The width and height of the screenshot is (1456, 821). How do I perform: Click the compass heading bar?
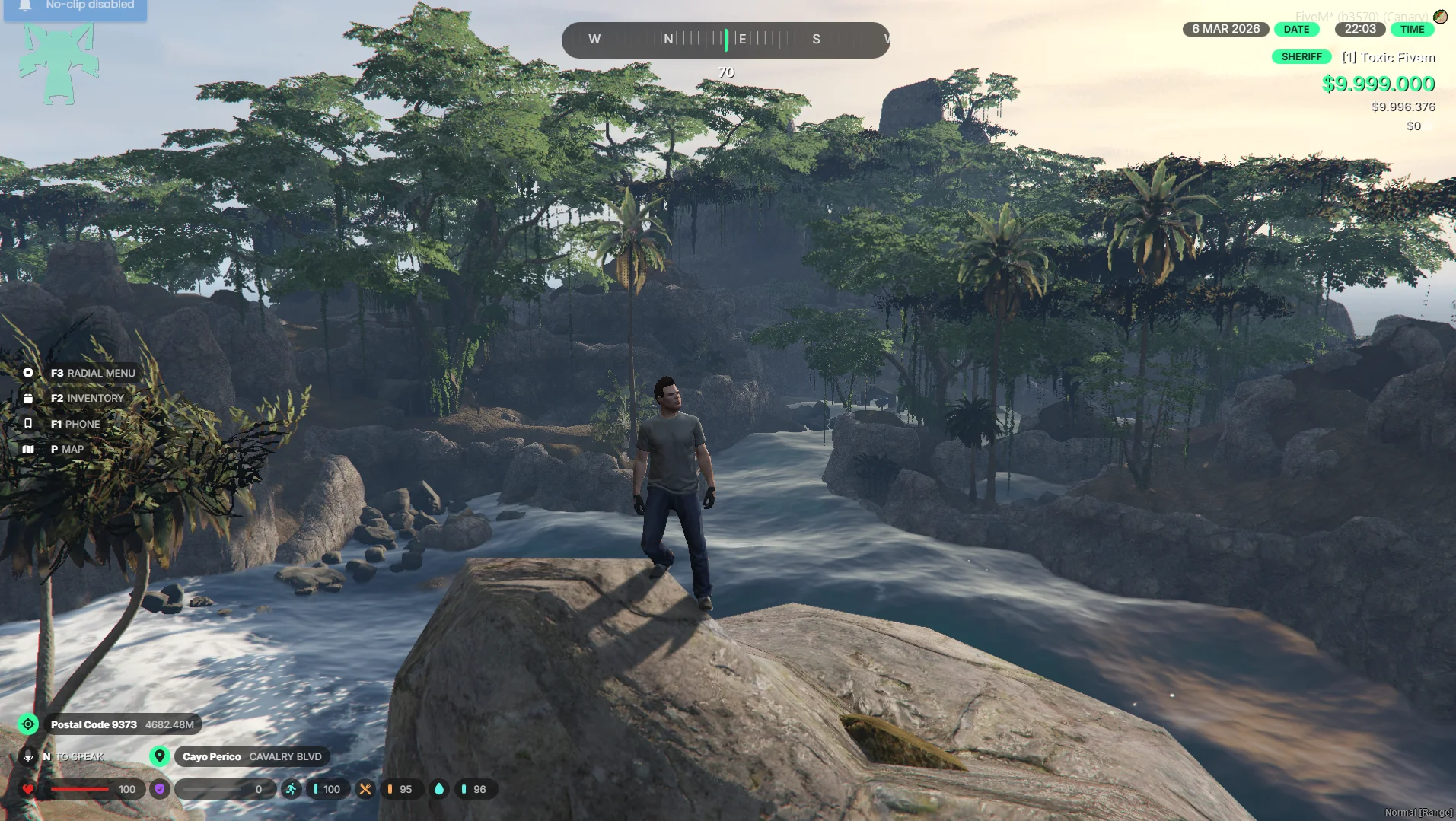(x=725, y=40)
